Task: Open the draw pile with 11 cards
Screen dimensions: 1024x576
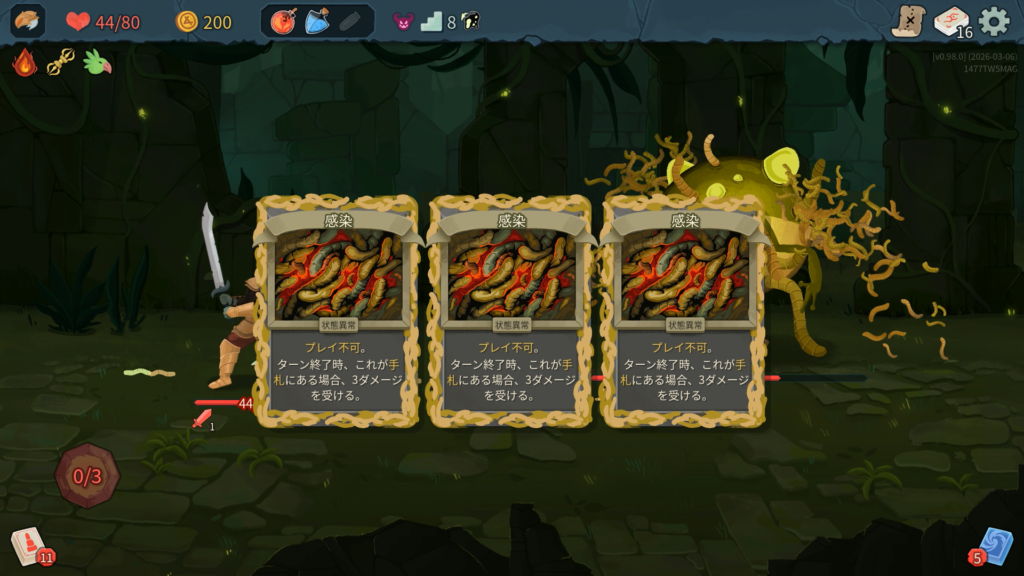Action: coord(28,546)
